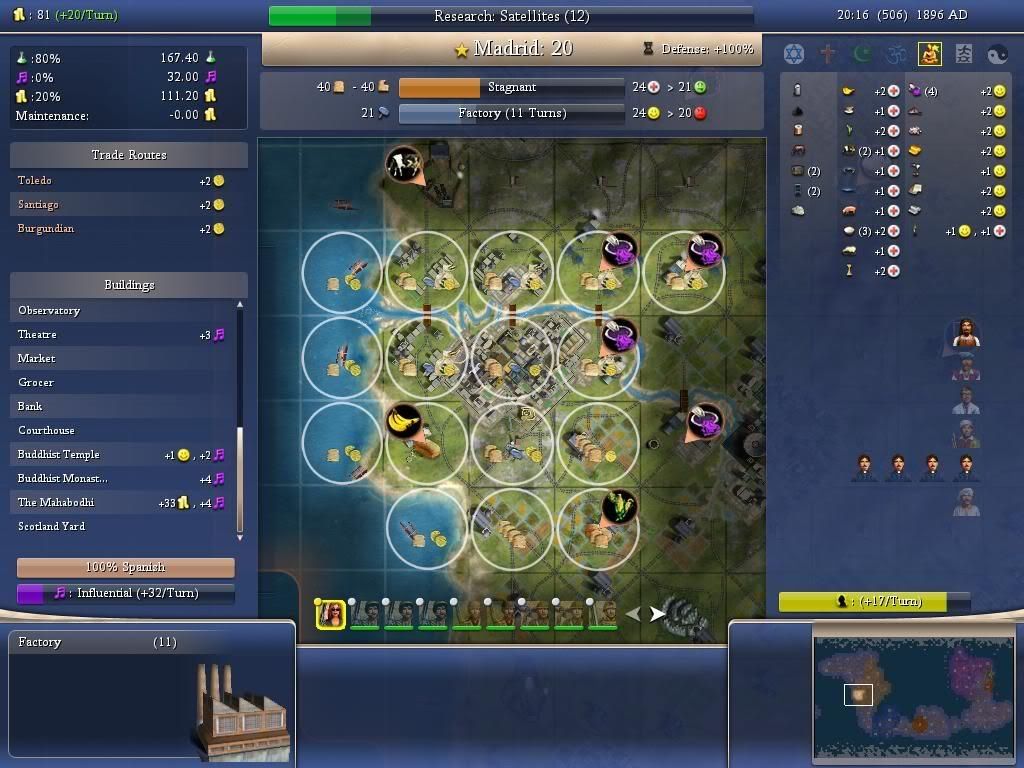This screenshot has height=768, width=1024.
Task: Choose the Taoism yin-yang icon
Action: tap(998, 54)
